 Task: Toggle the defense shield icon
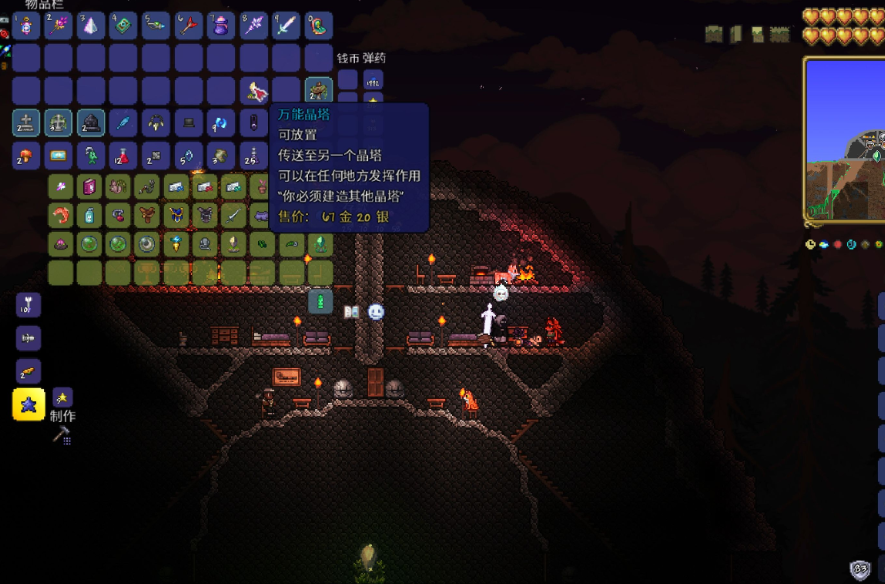(x=860, y=569)
